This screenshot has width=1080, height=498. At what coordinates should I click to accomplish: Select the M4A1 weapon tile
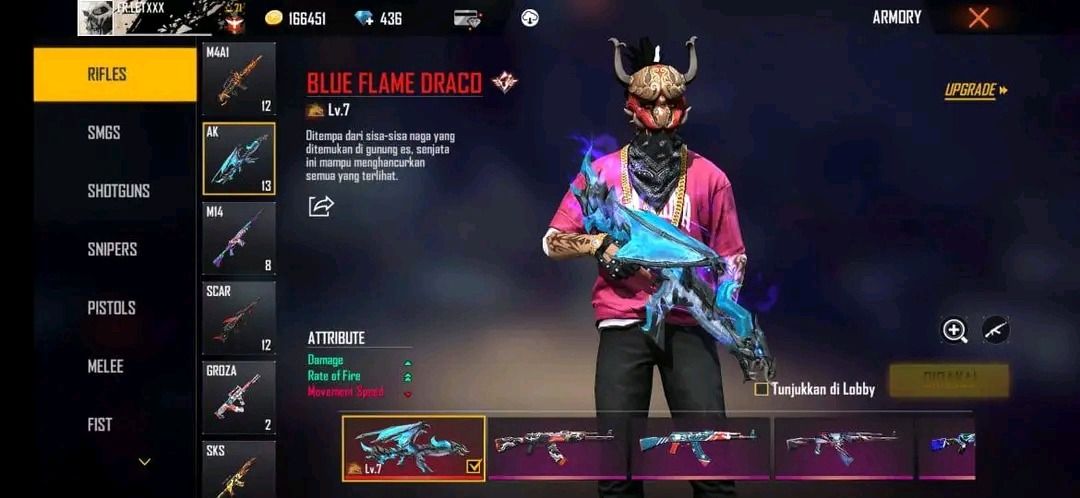click(x=239, y=79)
